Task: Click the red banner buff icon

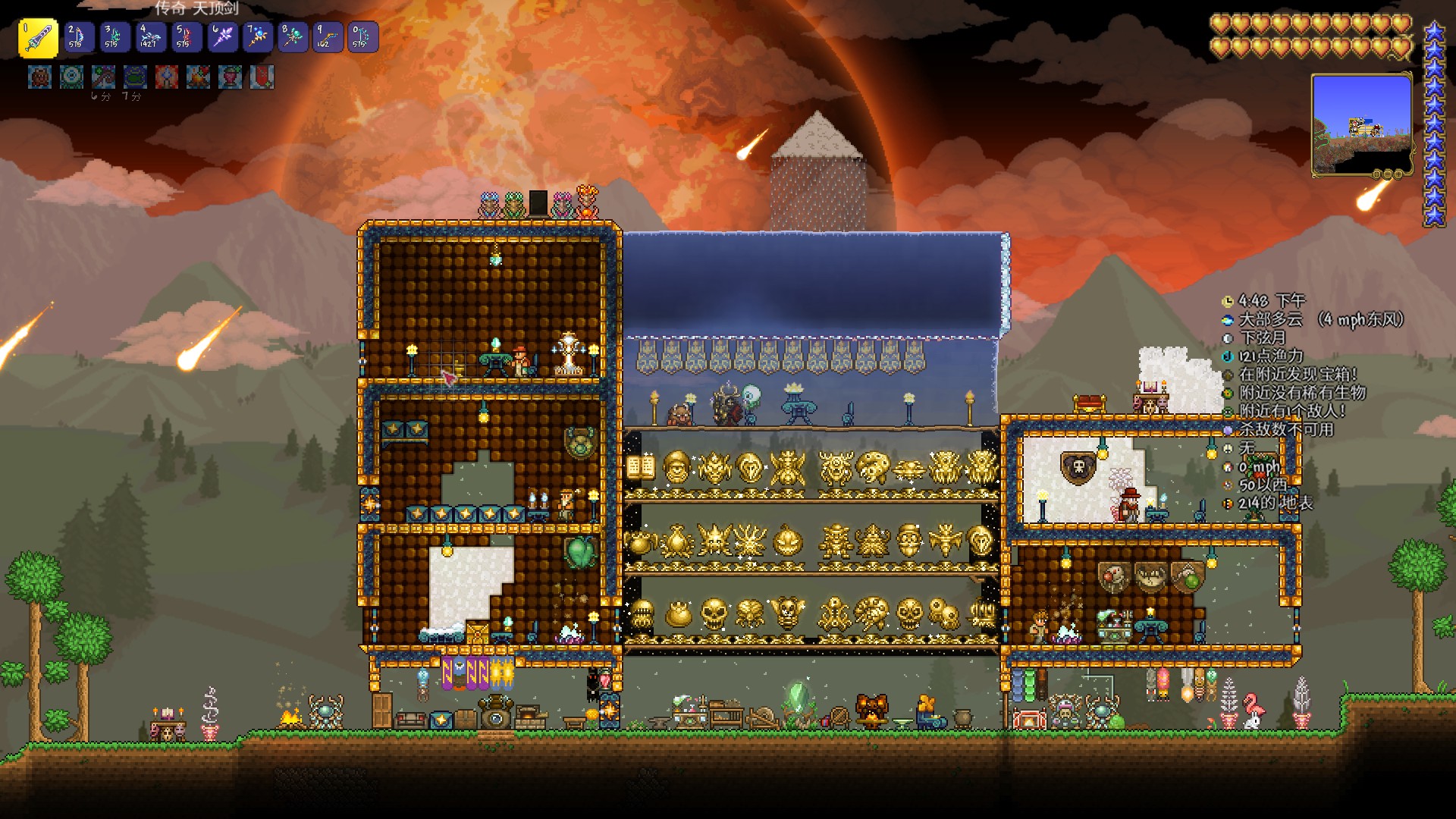Action: [262, 77]
